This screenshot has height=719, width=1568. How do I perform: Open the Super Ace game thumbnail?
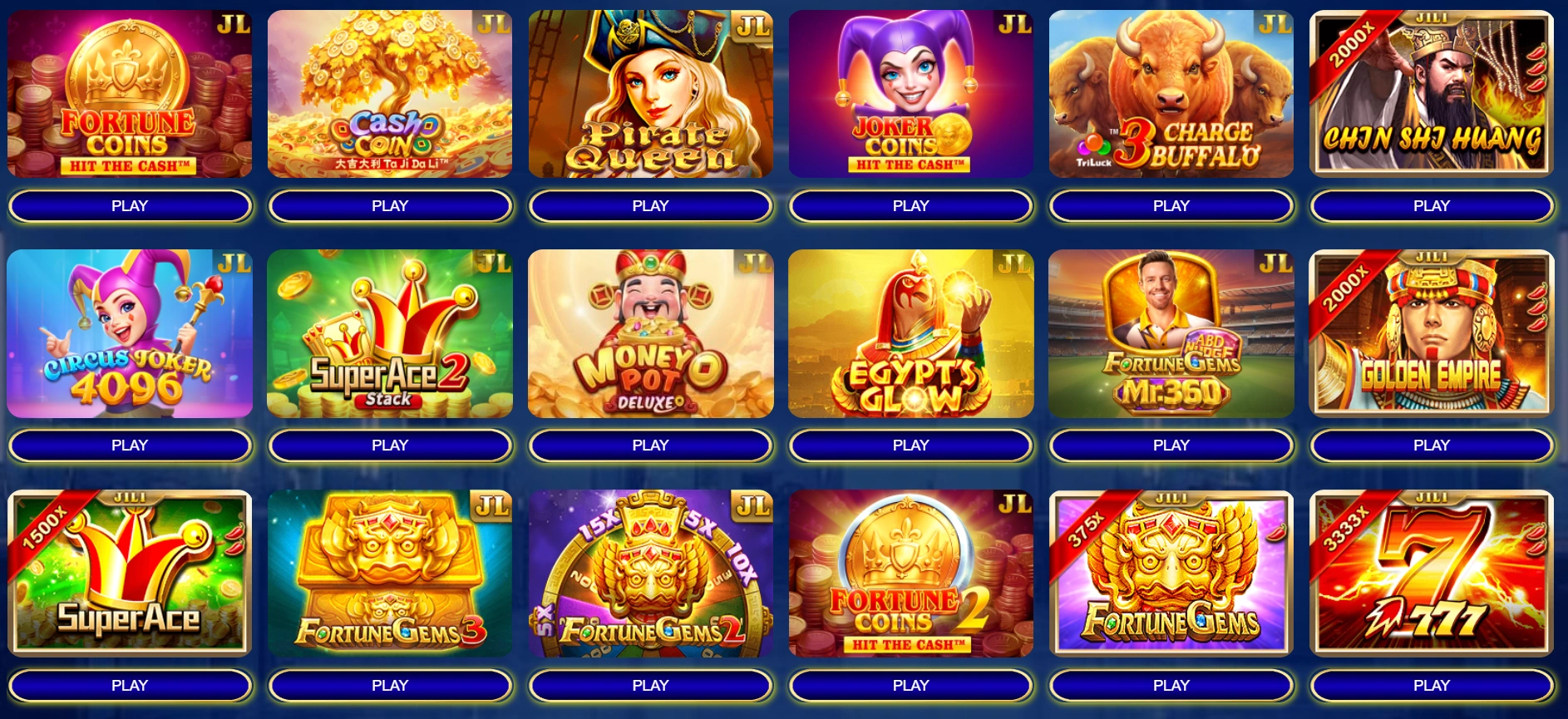(130, 574)
